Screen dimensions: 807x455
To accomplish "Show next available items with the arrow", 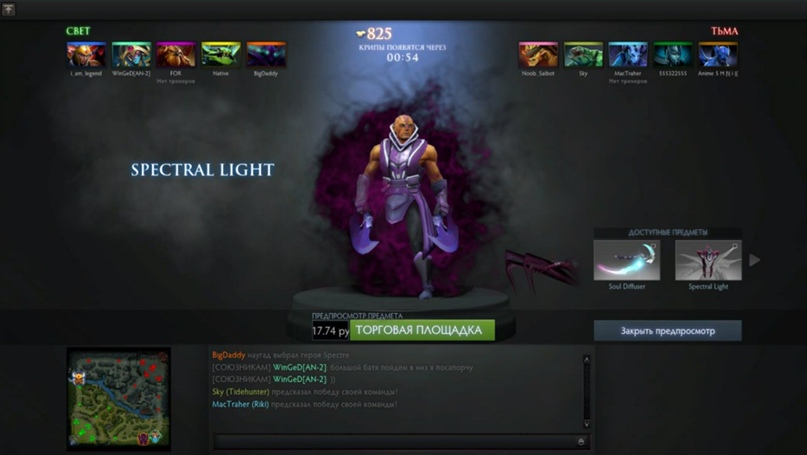I will pyautogui.click(x=755, y=260).
